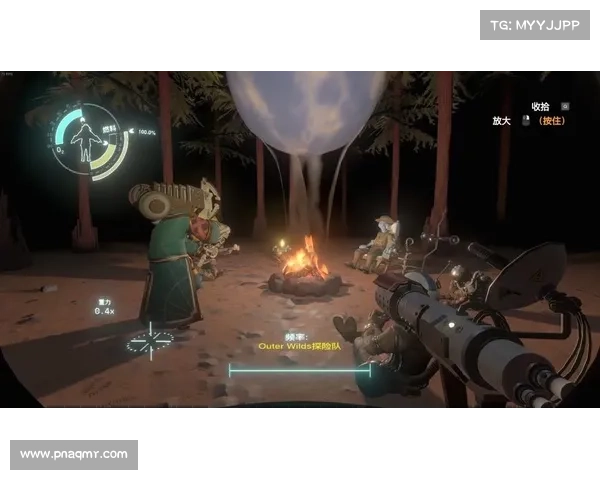Click the TG: MYYJJPP banner

click(536, 24)
